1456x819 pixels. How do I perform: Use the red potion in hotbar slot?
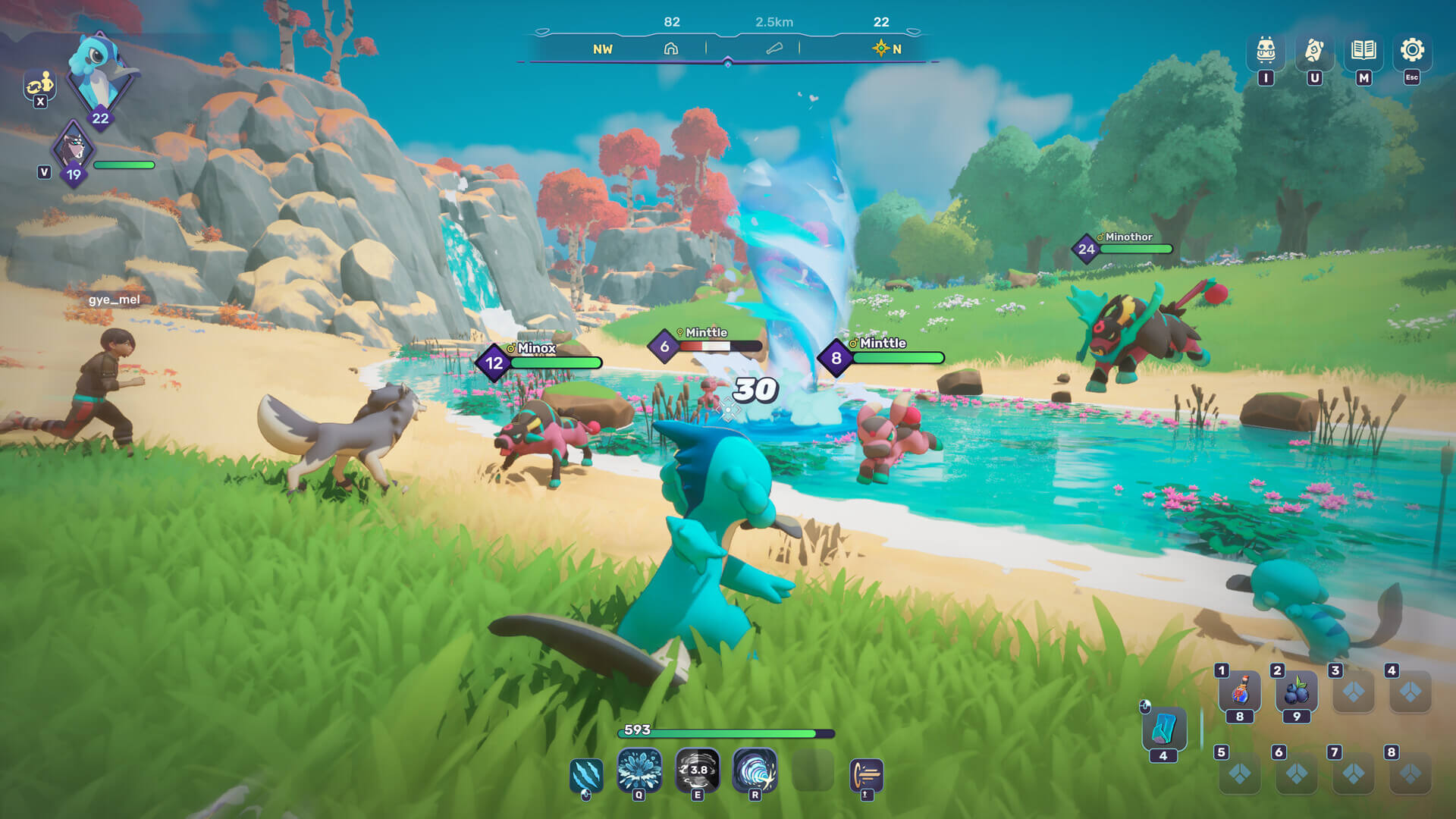(1240, 692)
